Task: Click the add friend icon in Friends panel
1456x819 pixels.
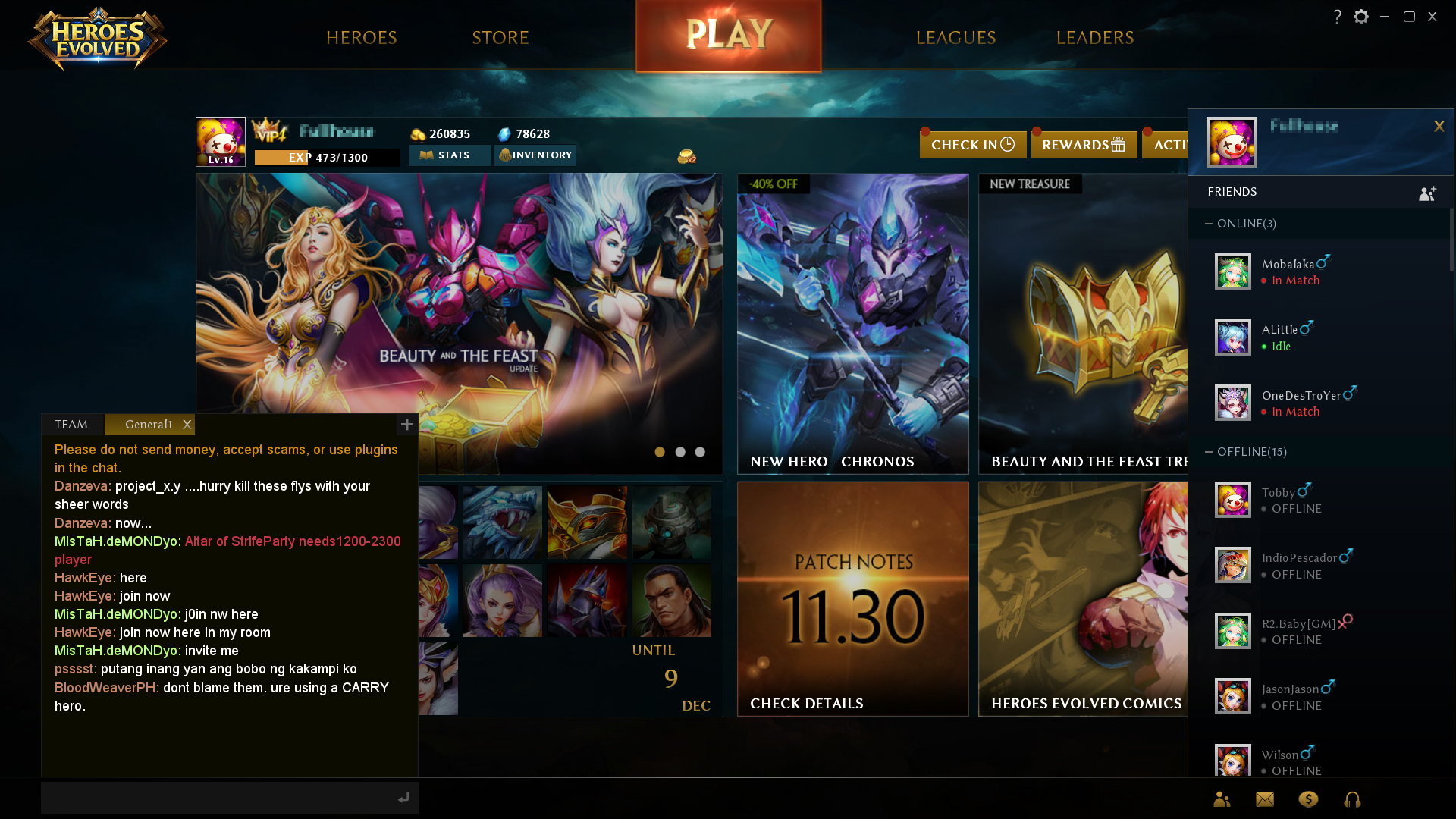Action: point(1426,193)
